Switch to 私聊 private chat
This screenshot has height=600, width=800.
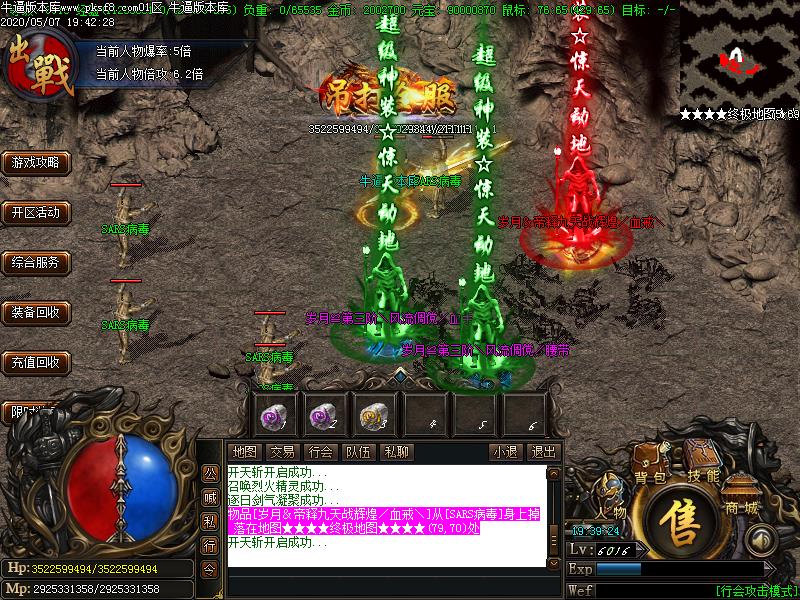pos(396,452)
